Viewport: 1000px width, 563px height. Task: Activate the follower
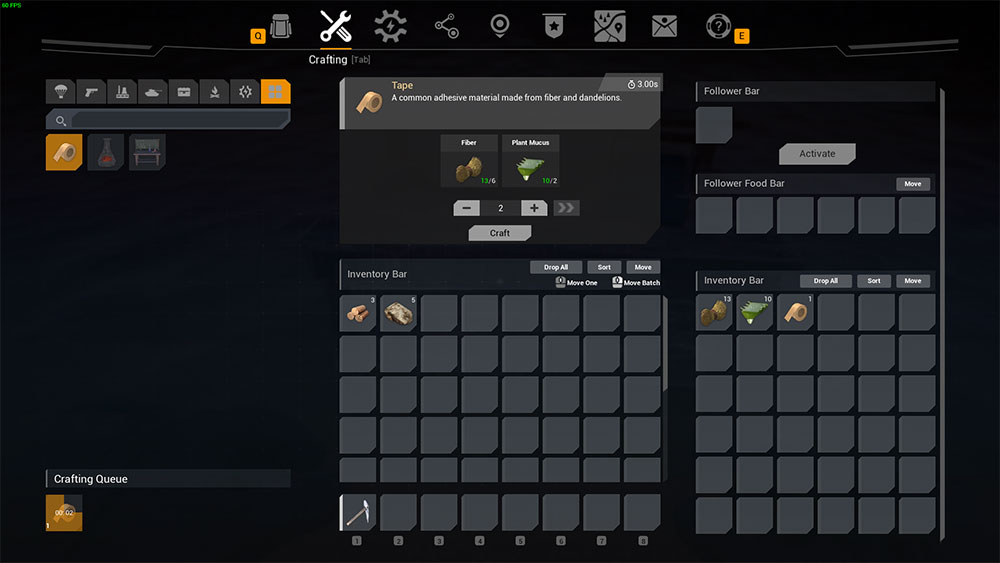pos(817,154)
